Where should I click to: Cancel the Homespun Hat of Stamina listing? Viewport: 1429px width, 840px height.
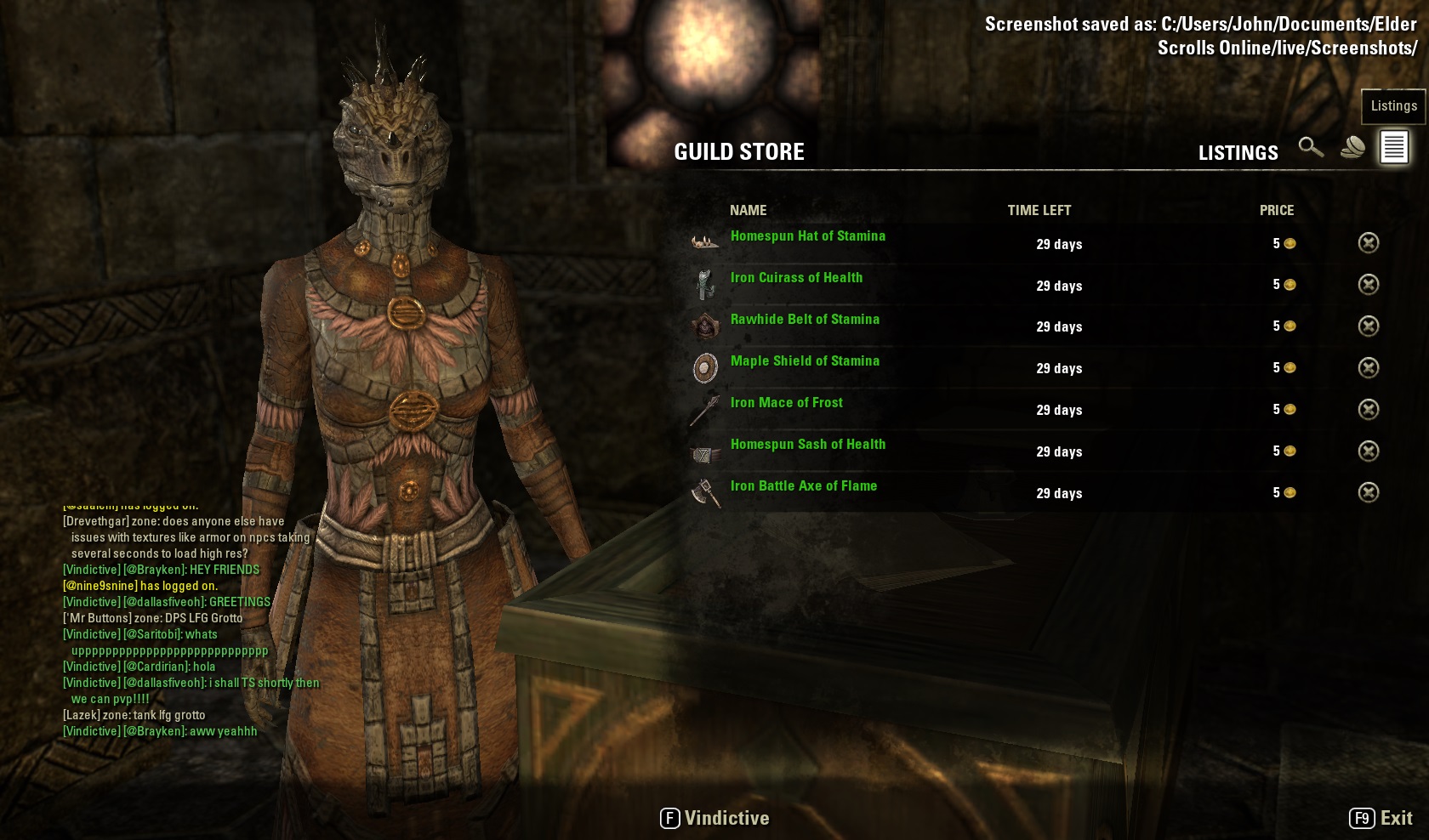tap(1368, 243)
